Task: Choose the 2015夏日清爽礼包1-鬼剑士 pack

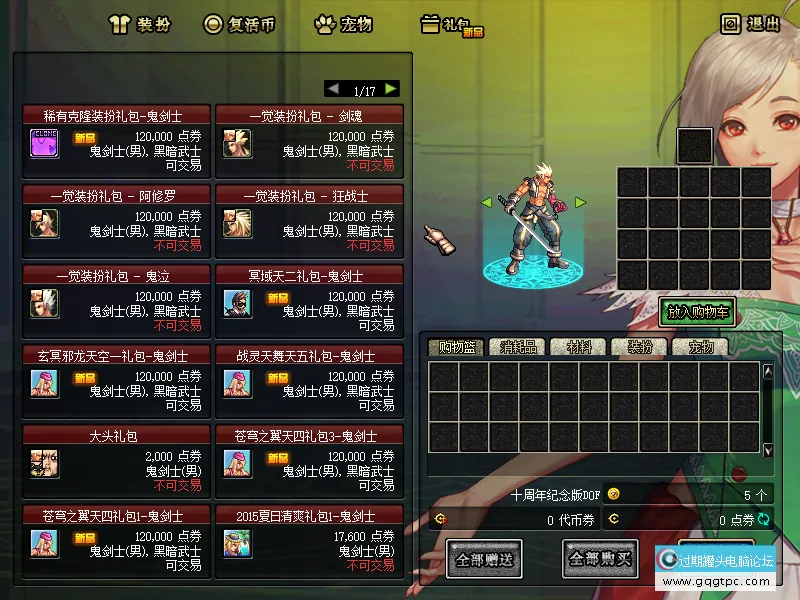Action: [309, 535]
